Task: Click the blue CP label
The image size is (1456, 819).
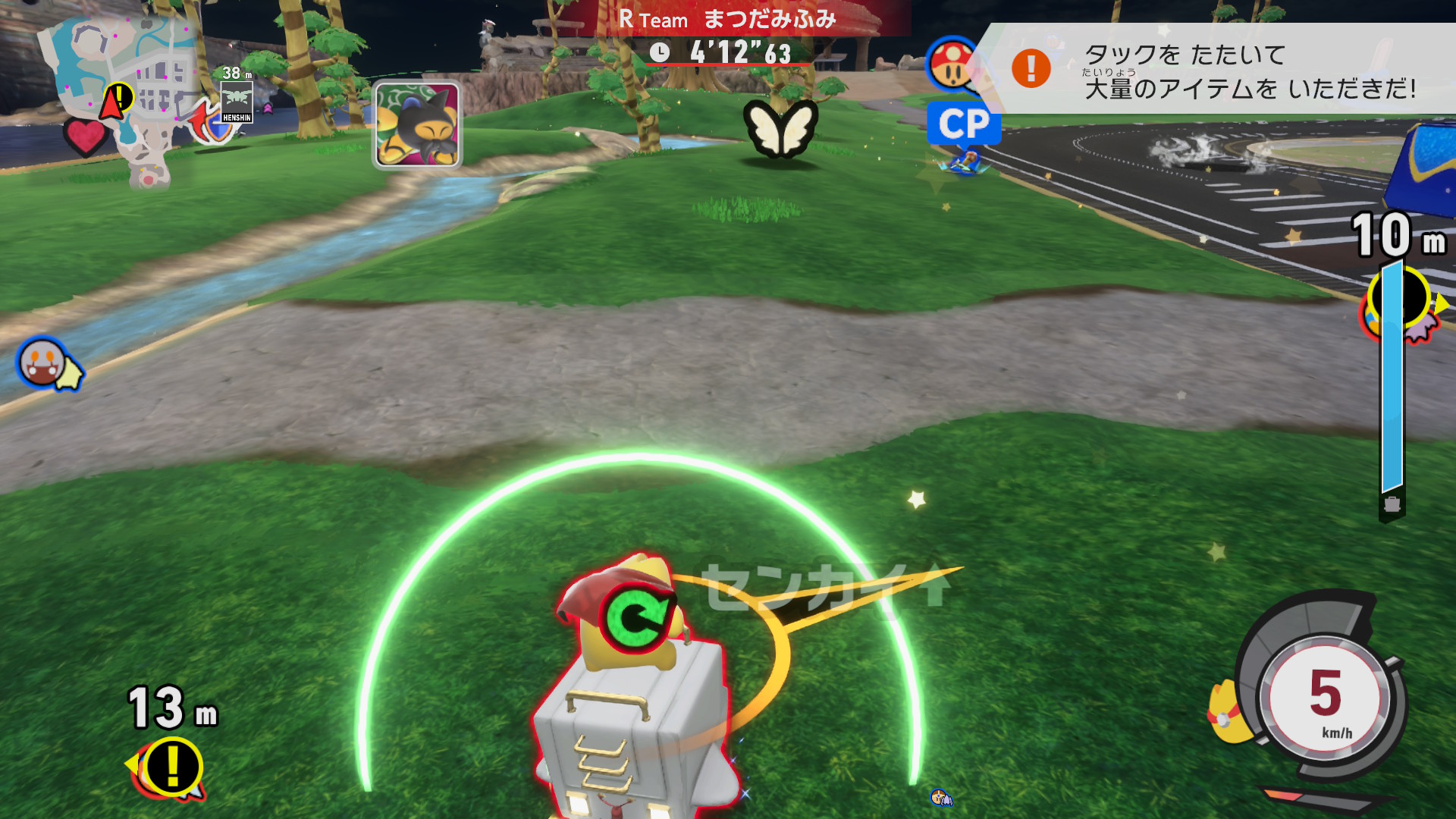Action: [964, 124]
